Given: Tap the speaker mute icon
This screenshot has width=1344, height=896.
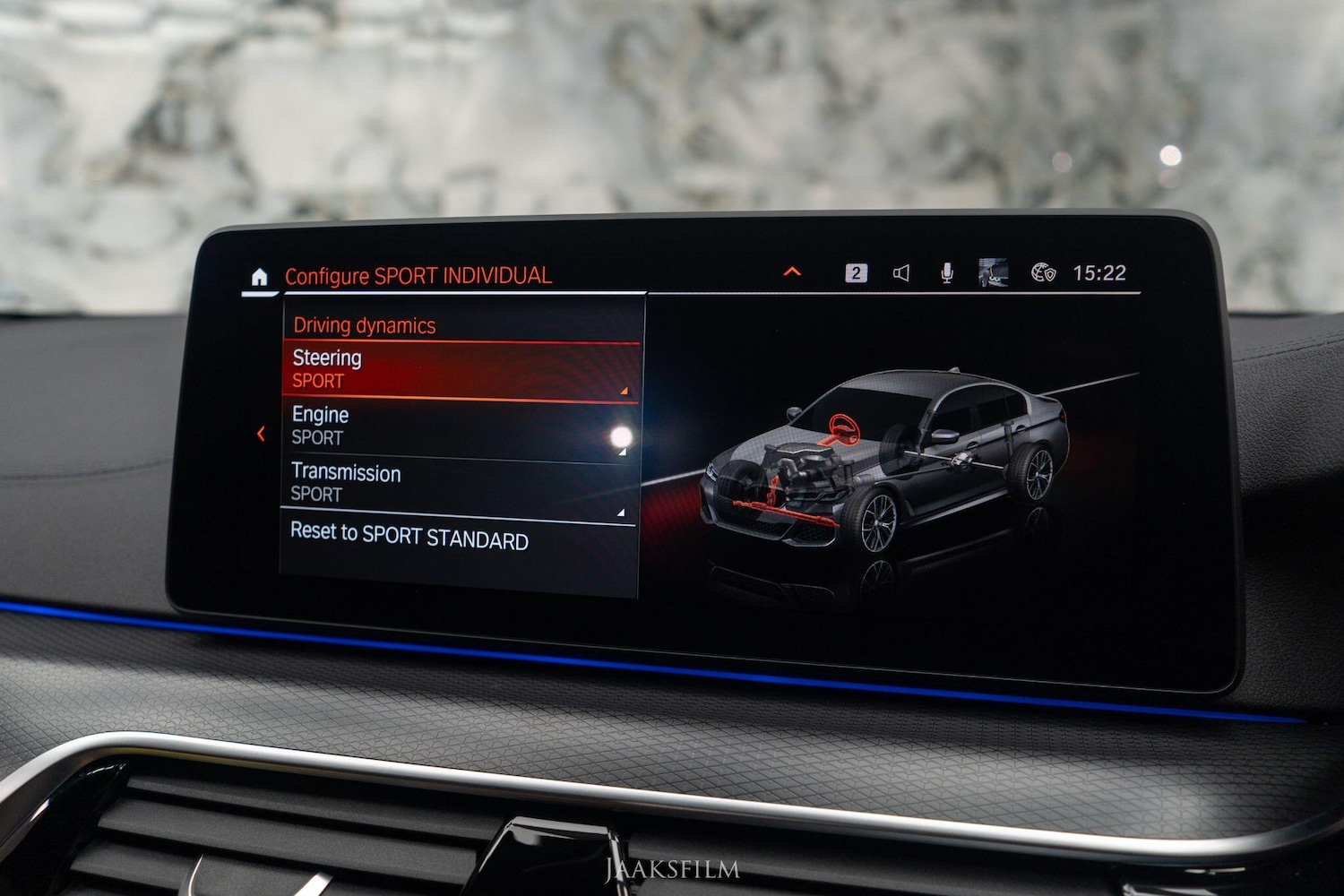Looking at the screenshot, I should pyautogui.click(x=901, y=272).
